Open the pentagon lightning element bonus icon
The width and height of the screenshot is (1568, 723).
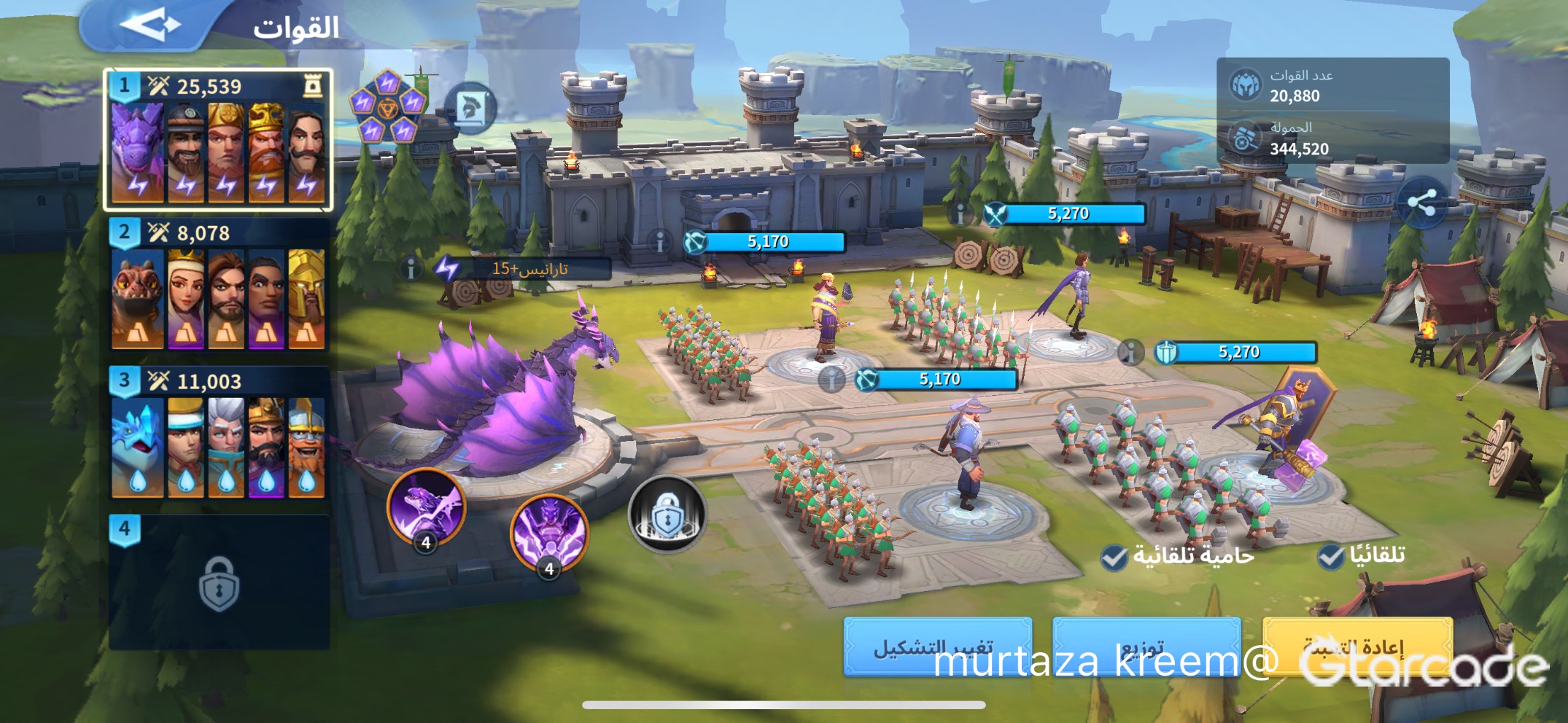[387, 107]
